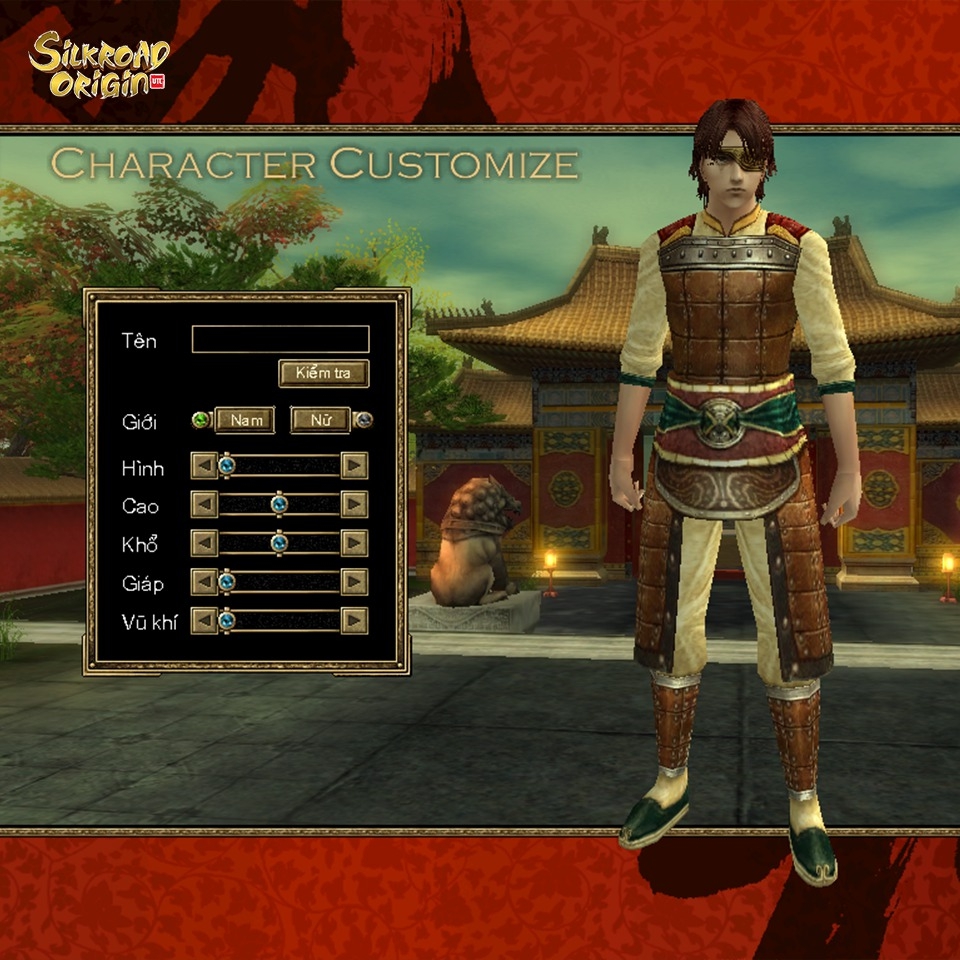
Task: Check name with Kiểm tra button
Action: [323, 374]
